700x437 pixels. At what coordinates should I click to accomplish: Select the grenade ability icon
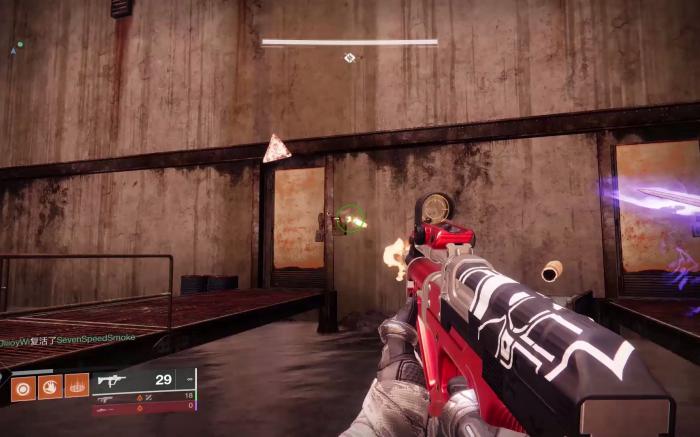23,386
